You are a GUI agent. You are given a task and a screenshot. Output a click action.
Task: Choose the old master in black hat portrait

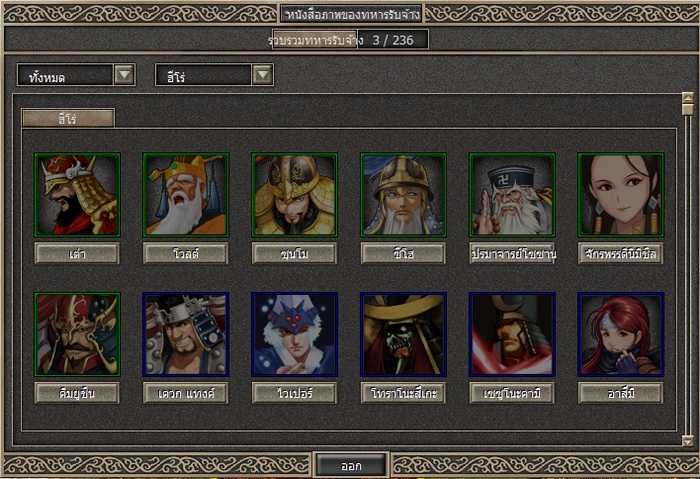pyautogui.click(x=512, y=195)
